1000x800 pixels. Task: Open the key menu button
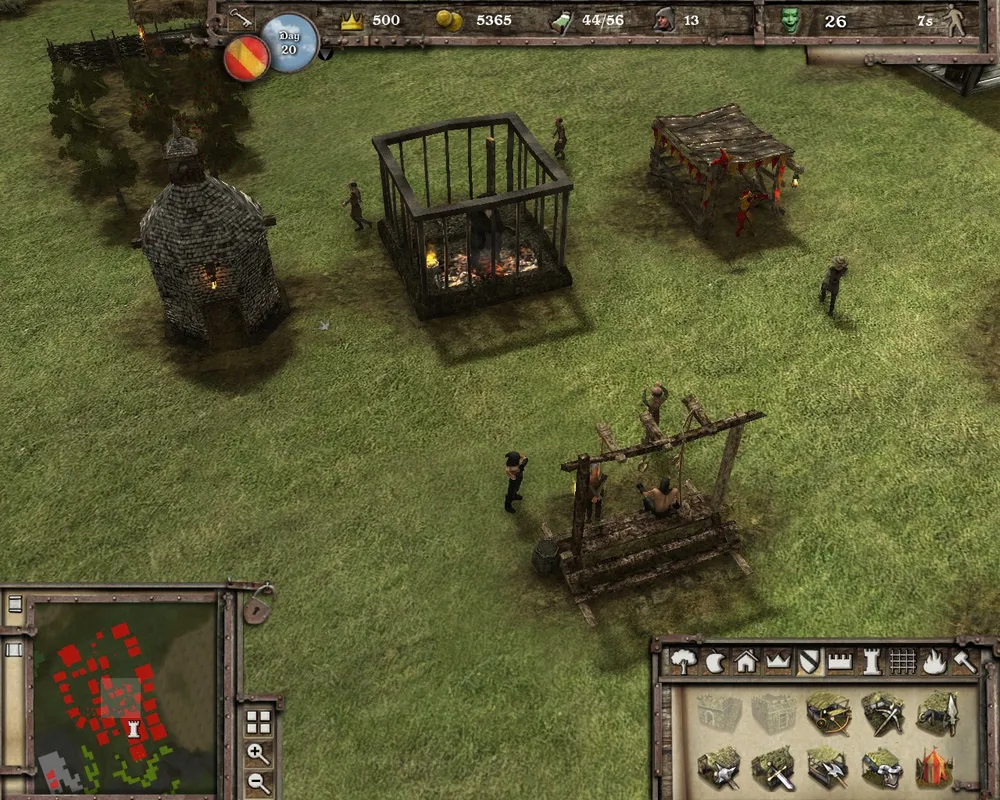(x=240, y=18)
